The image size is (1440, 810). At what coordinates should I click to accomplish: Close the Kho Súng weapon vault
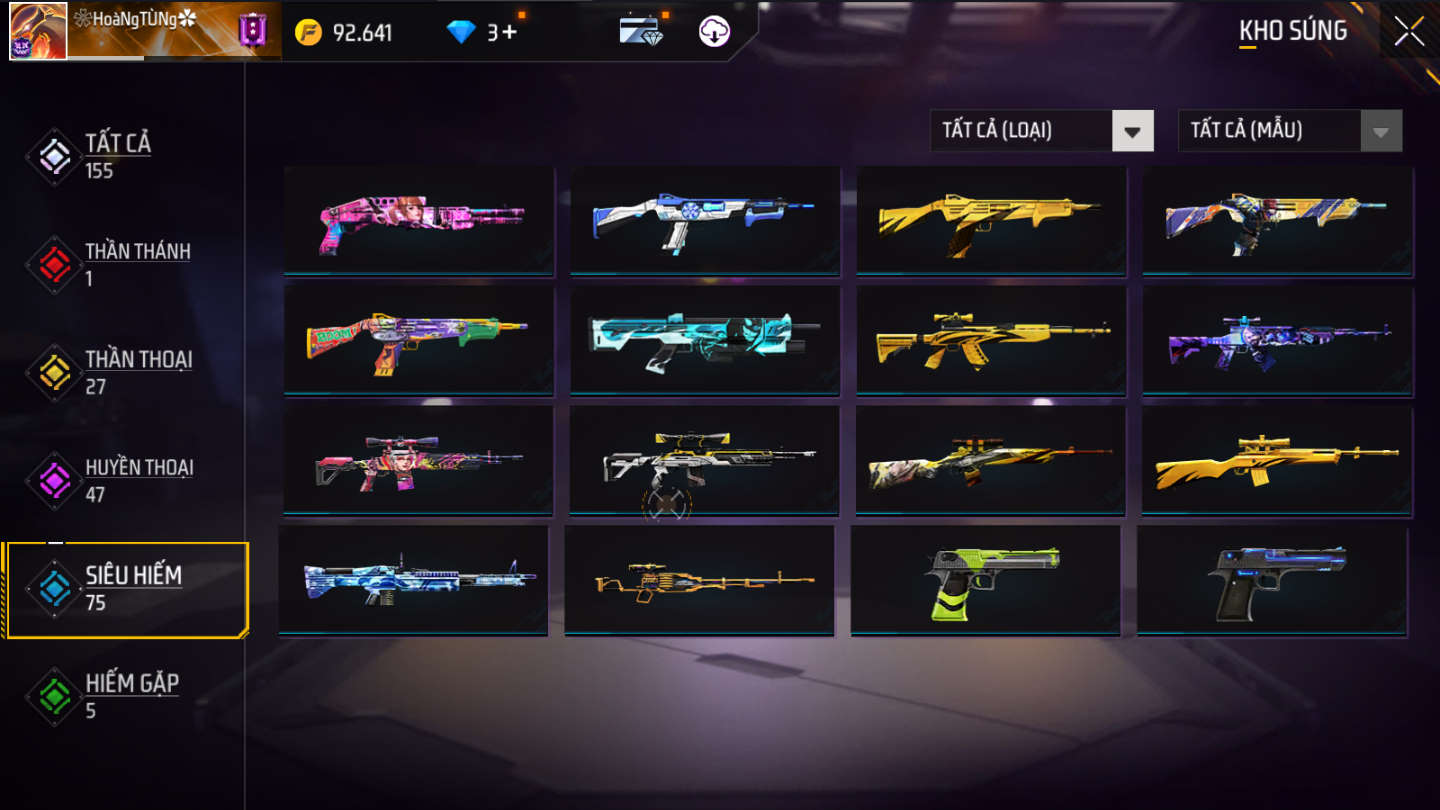(x=1408, y=32)
